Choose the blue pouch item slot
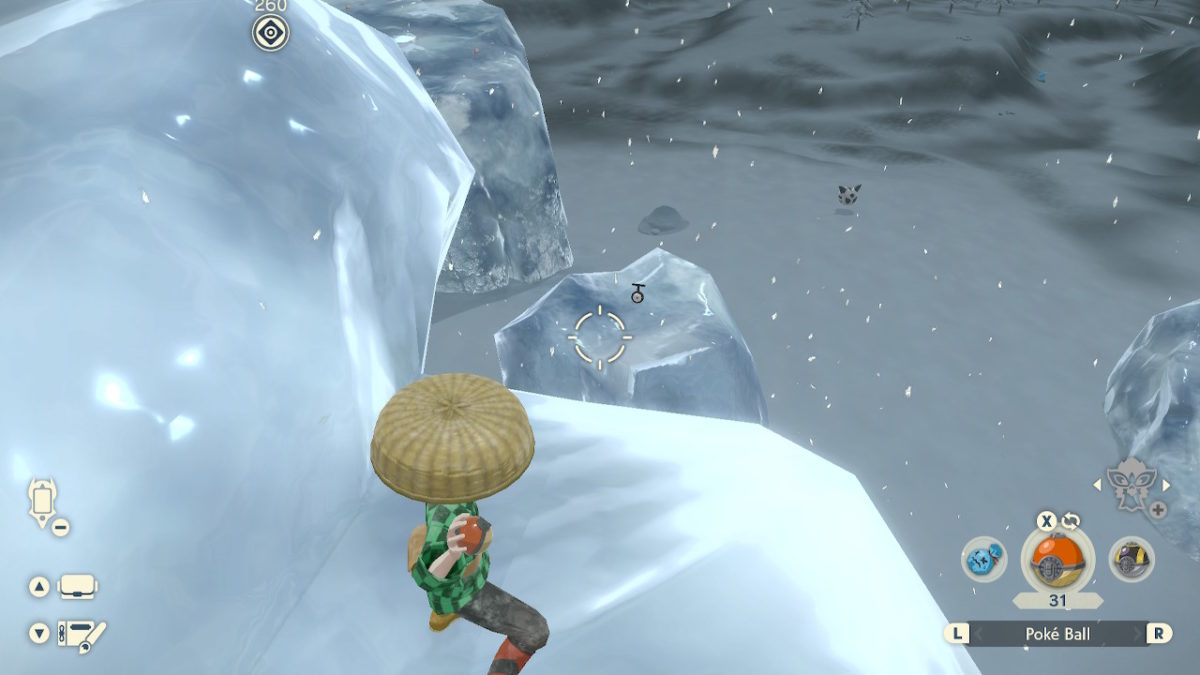 tap(984, 559)
